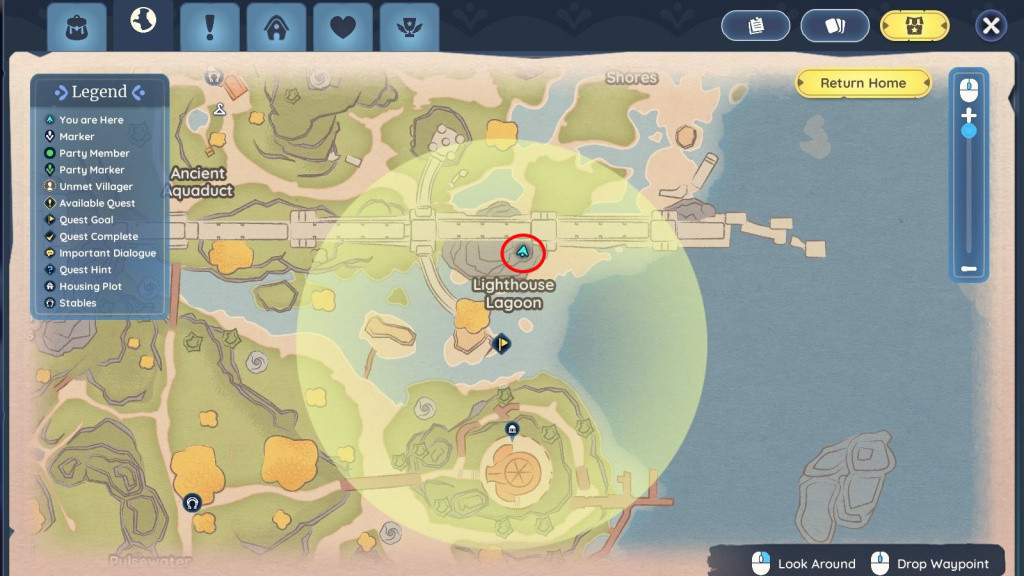Screen dimensions: 1024x576
Task: Switch to the exclamation mark quests tab
Action: 209,27
